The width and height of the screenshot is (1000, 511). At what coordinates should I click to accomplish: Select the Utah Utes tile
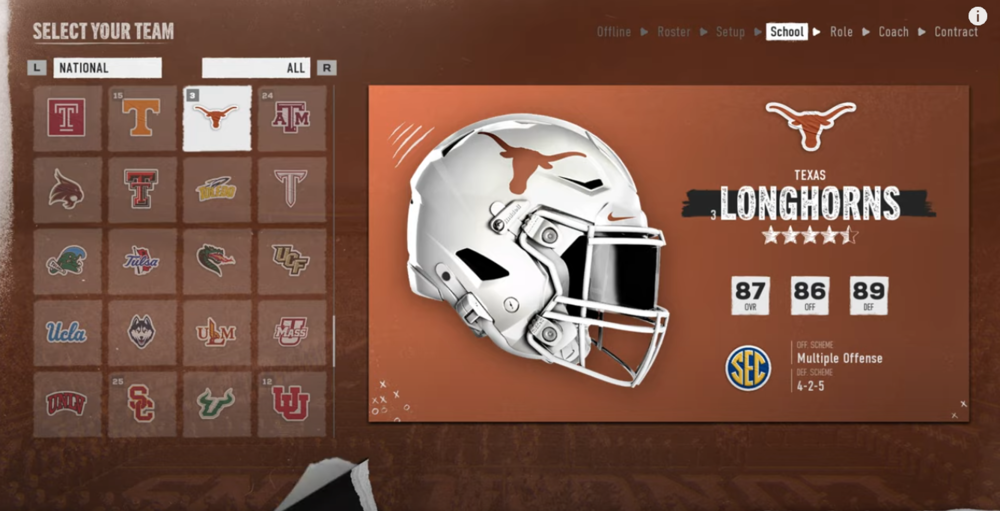coord(292,404)
